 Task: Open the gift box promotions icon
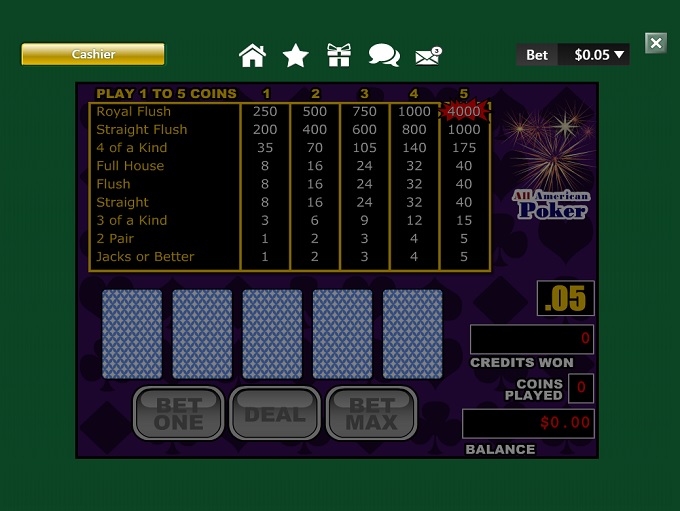[339, 55]
